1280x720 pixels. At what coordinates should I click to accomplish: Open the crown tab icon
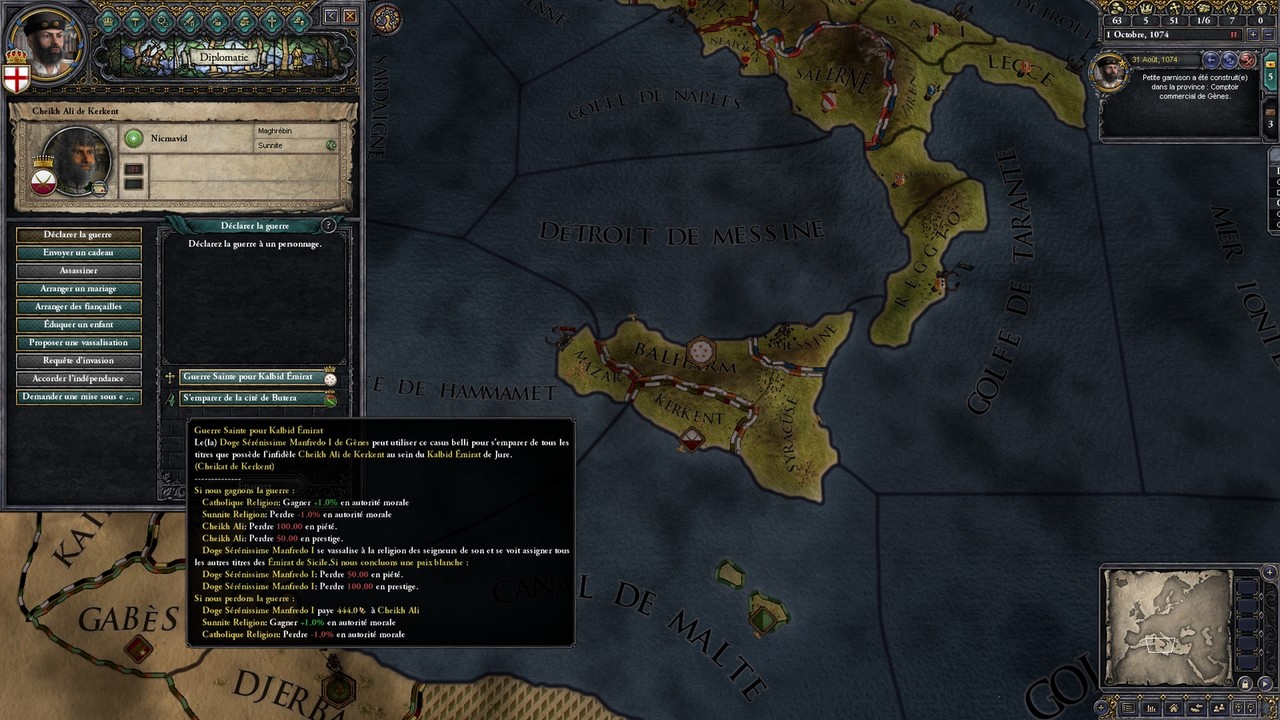coord(109,19)
